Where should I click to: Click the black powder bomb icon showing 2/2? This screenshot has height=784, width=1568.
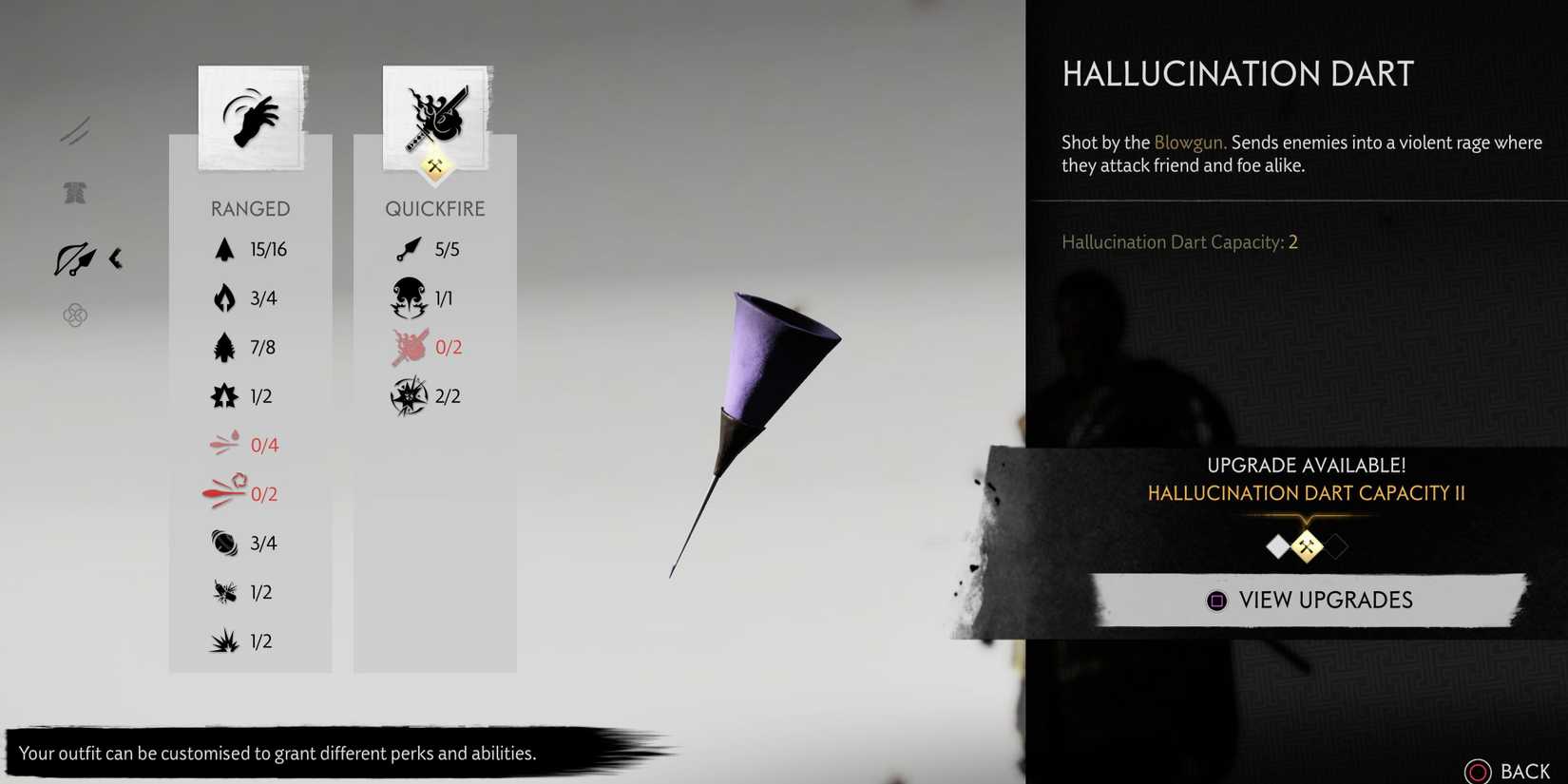(x=408, y=396)
